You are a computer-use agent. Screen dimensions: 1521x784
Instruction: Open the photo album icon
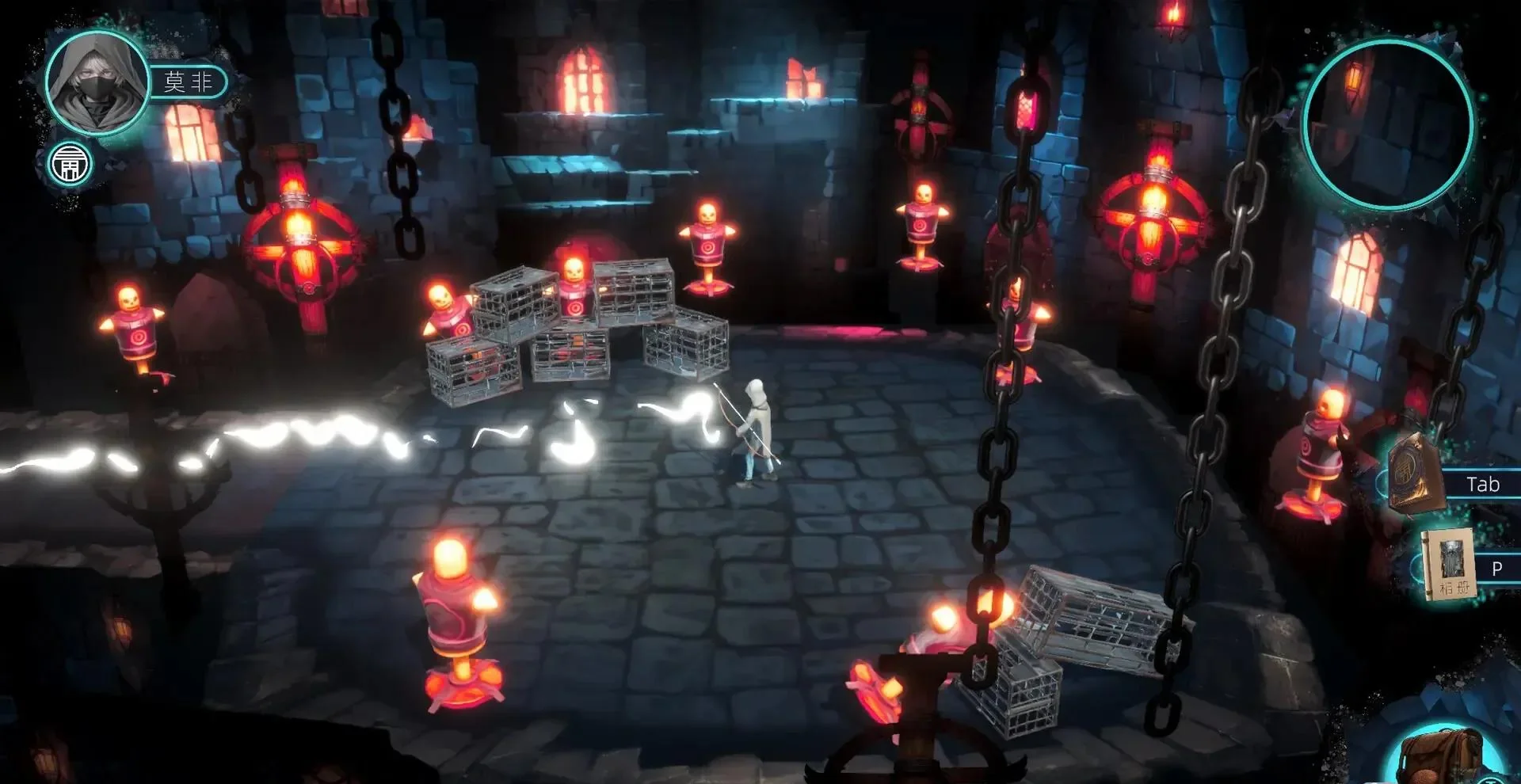1448,565
